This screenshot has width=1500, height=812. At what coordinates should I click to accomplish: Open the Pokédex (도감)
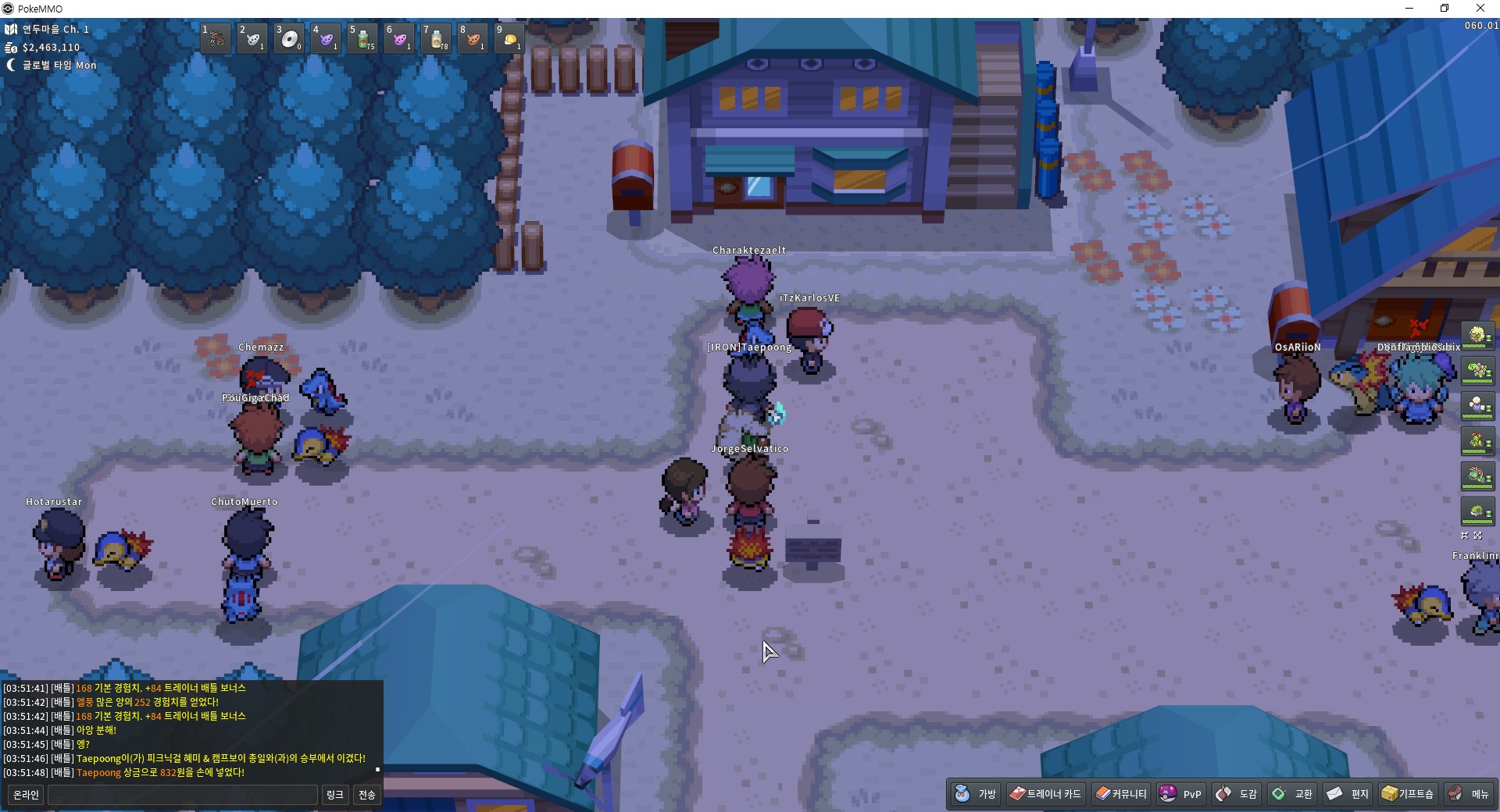click(x=1237, y=794)
